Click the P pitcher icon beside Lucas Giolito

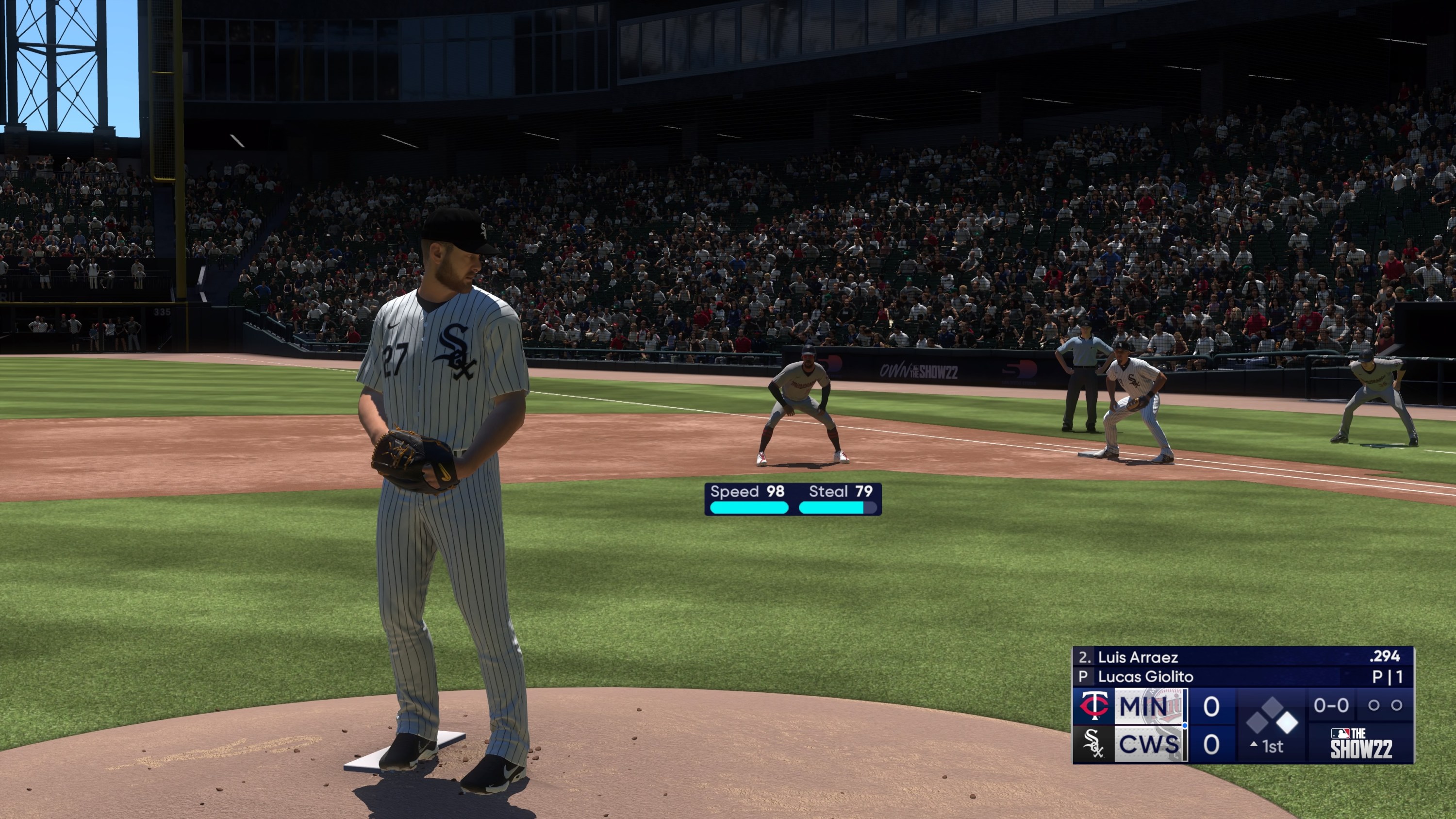coord(1085,676)
